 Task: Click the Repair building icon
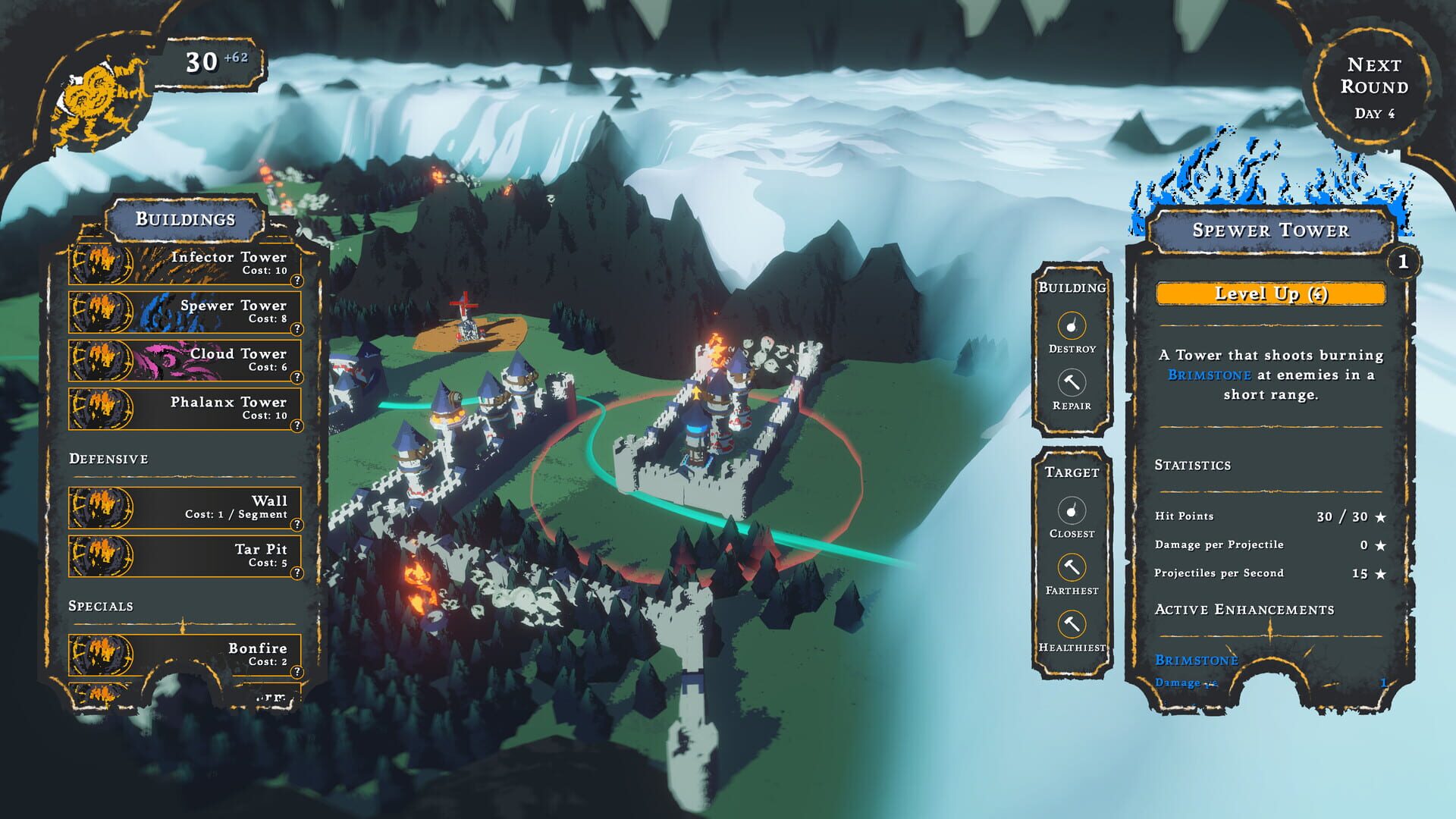coord(1072,383)
